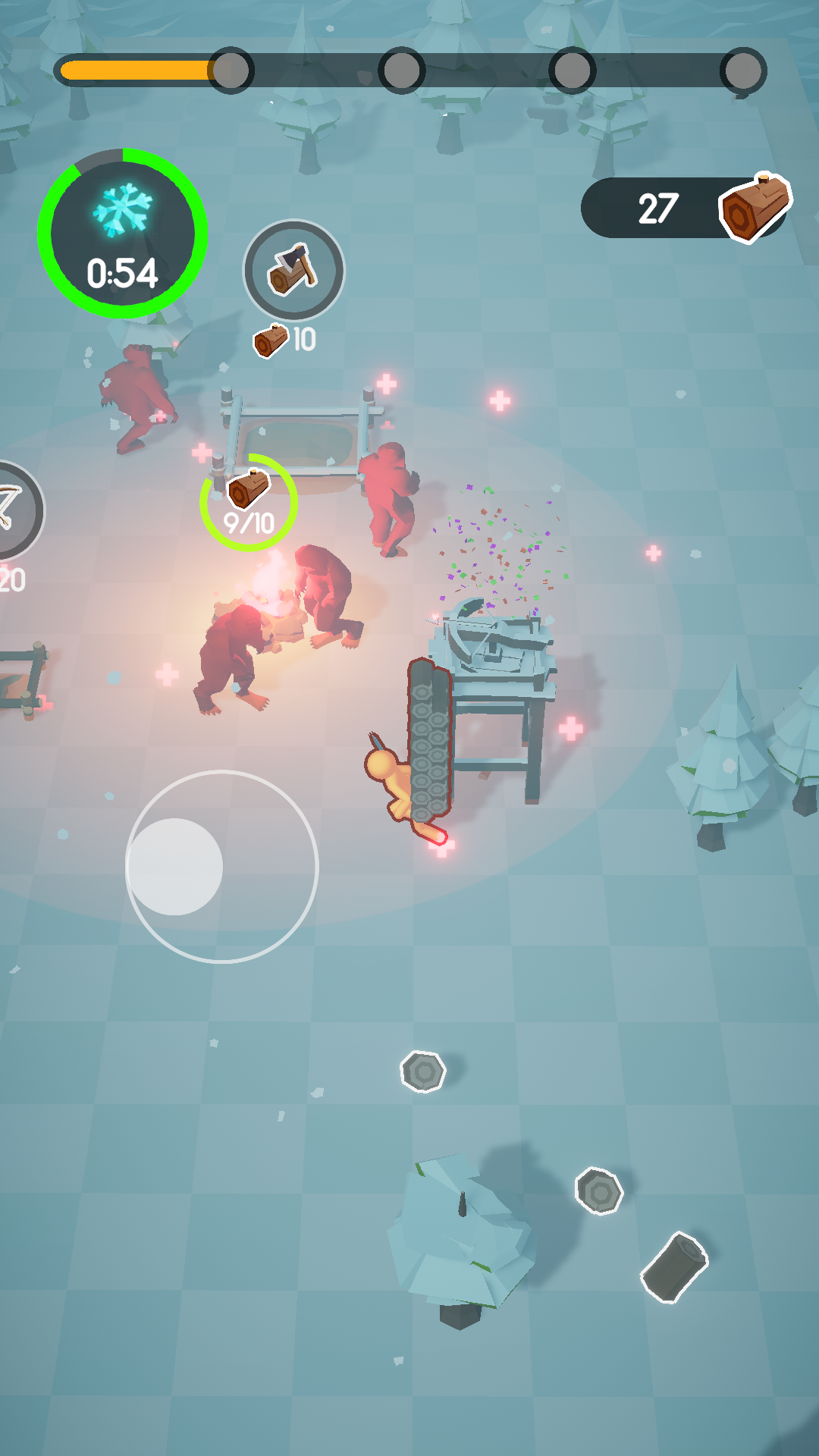Screen dimensions: 819x1456
Task: Tap the virtual joystick thumb knob
Action: click(175, 866)
